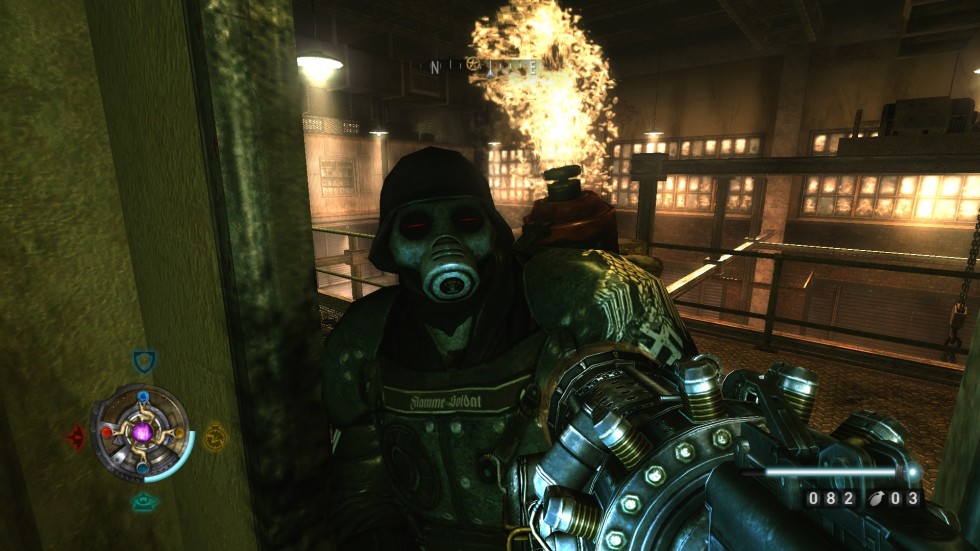The width and height of the screenshot is (980, 551).
Task: Click the star objective marker on the compass
Action: [473, 64]
